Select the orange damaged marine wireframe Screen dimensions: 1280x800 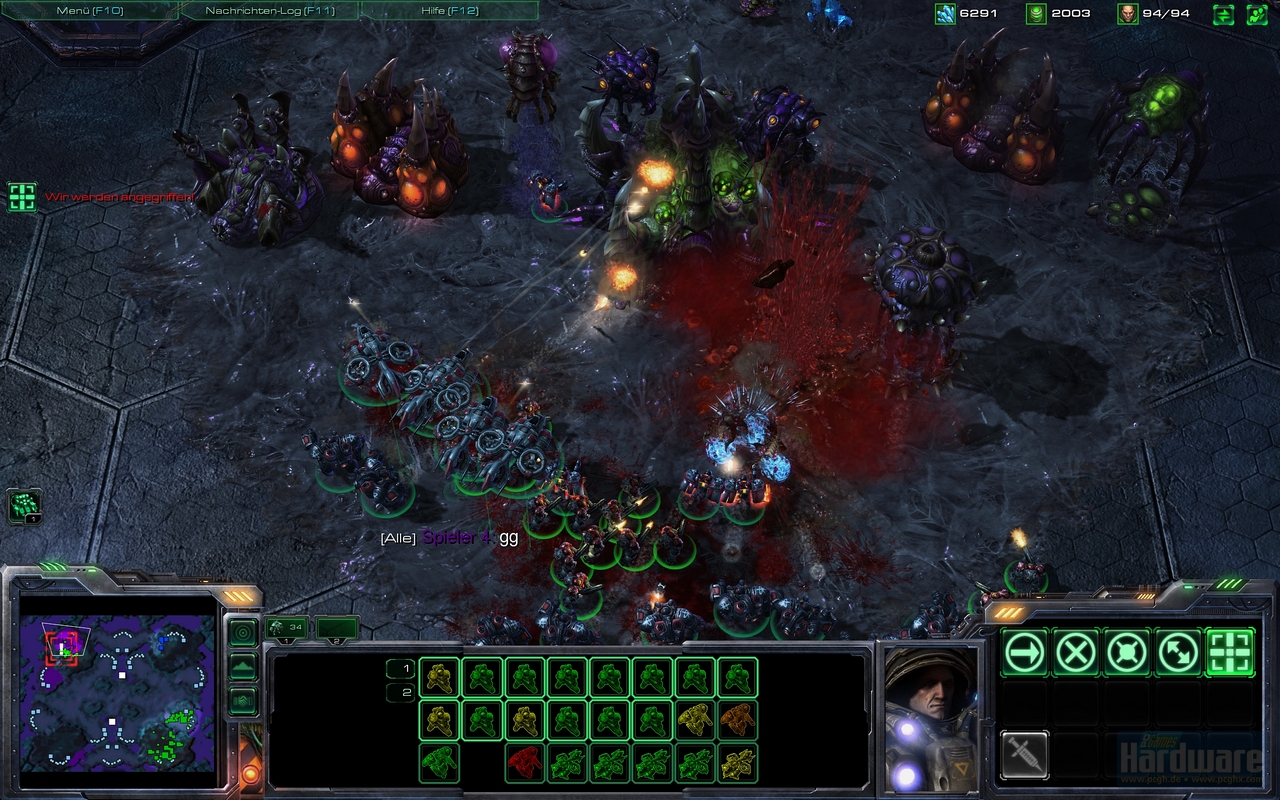pyautogui.click(x=737, y=720)
